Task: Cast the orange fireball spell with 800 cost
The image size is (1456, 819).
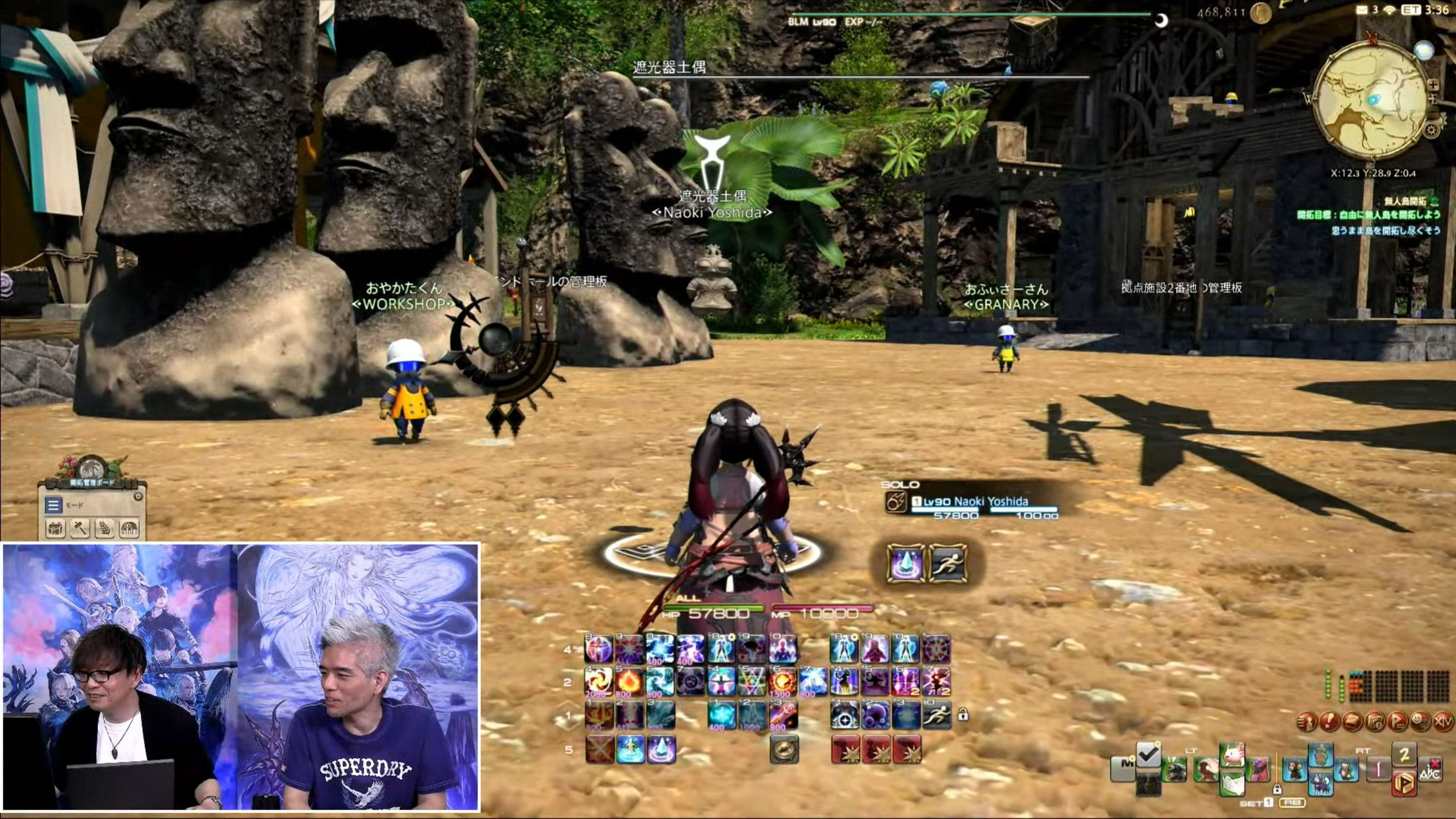Action: click(x=629, y=682)
